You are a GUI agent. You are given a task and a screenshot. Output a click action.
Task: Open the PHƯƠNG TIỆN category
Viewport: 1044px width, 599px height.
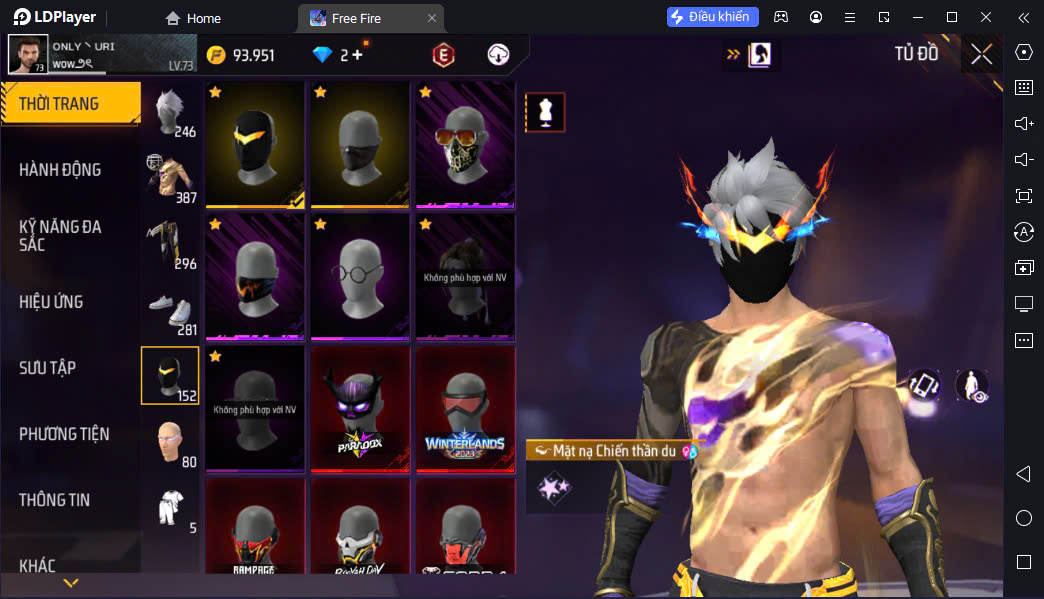(64, 434)
